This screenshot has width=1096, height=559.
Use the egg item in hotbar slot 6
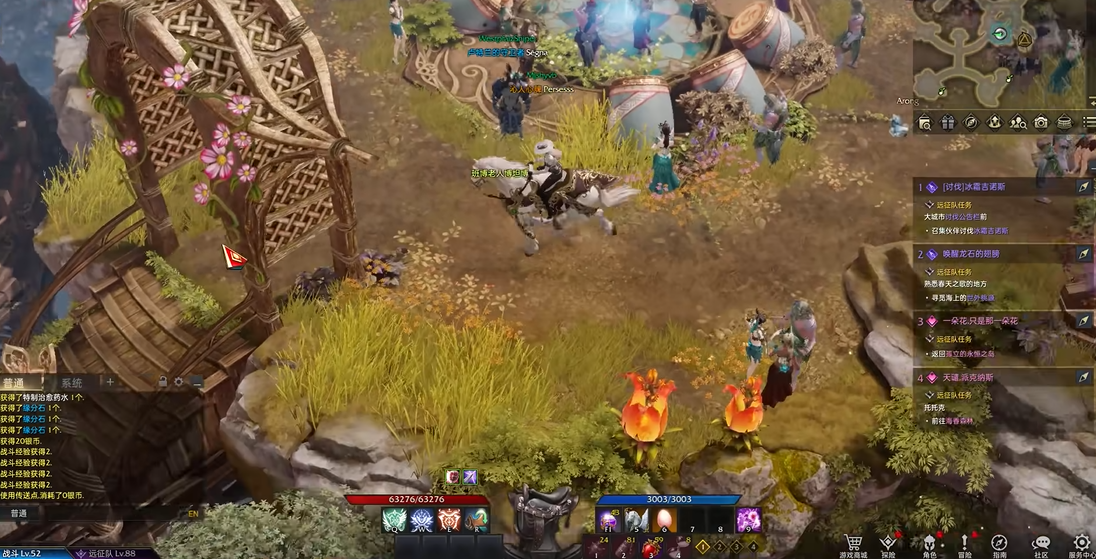click(664, 520)
